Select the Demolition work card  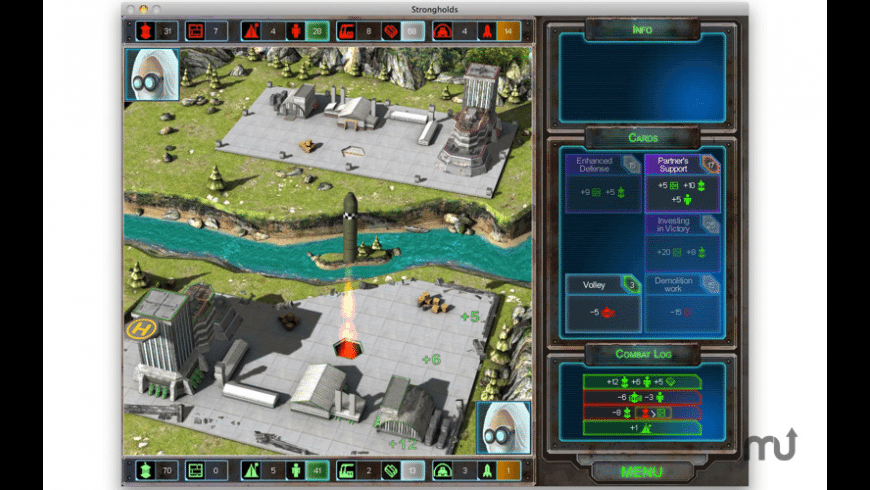click(x=682, y=303)
